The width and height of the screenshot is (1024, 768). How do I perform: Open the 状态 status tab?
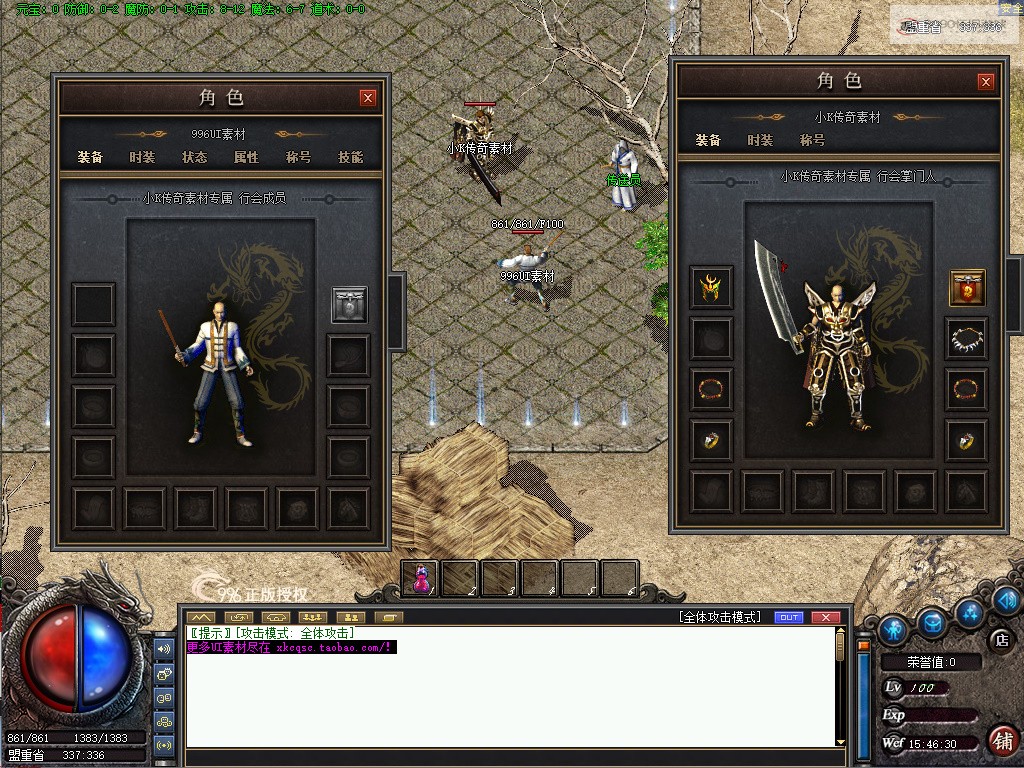click(194, 157)
